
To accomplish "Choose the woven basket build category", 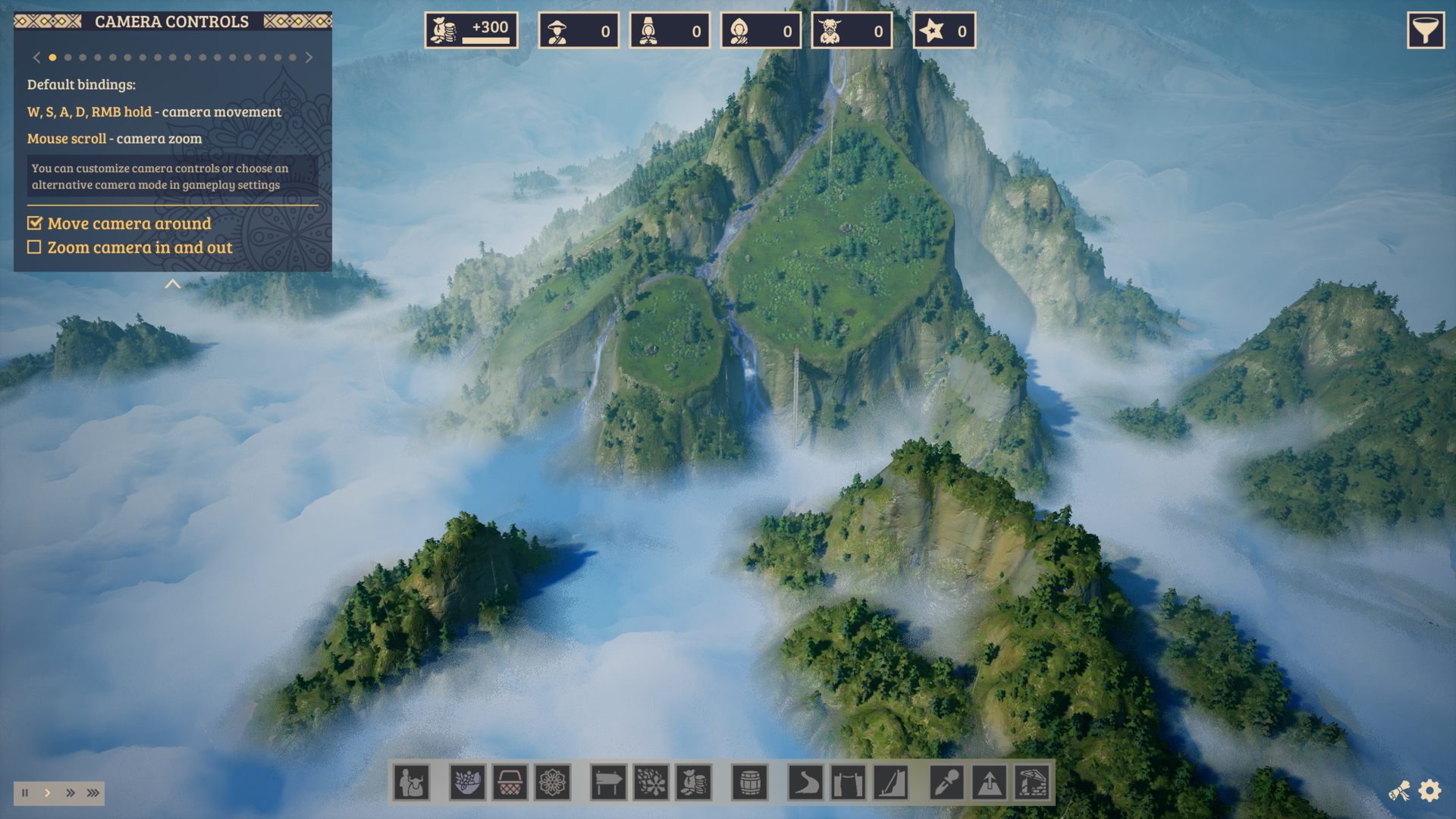I will tap(510, 782).
